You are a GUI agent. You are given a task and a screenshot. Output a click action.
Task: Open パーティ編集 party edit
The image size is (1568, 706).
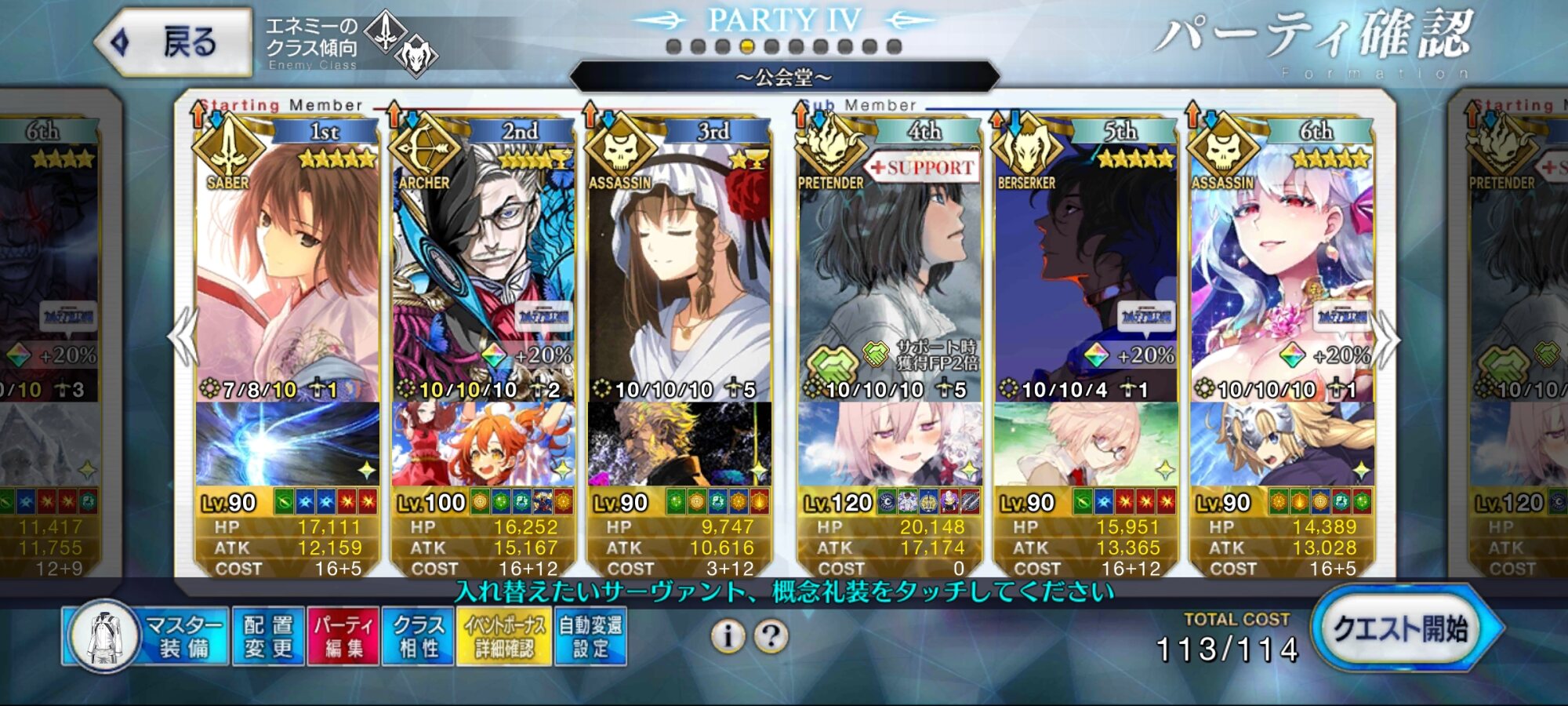point(343,636)
